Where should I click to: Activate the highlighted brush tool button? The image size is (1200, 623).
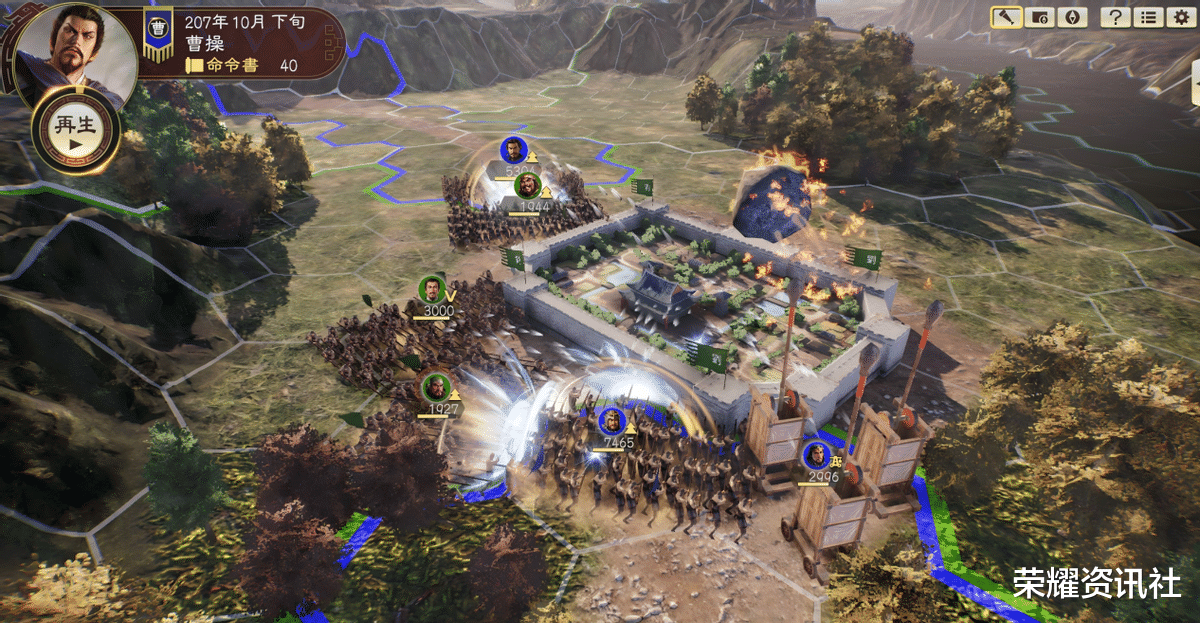pyautogui.click(x=1006, y=17)
